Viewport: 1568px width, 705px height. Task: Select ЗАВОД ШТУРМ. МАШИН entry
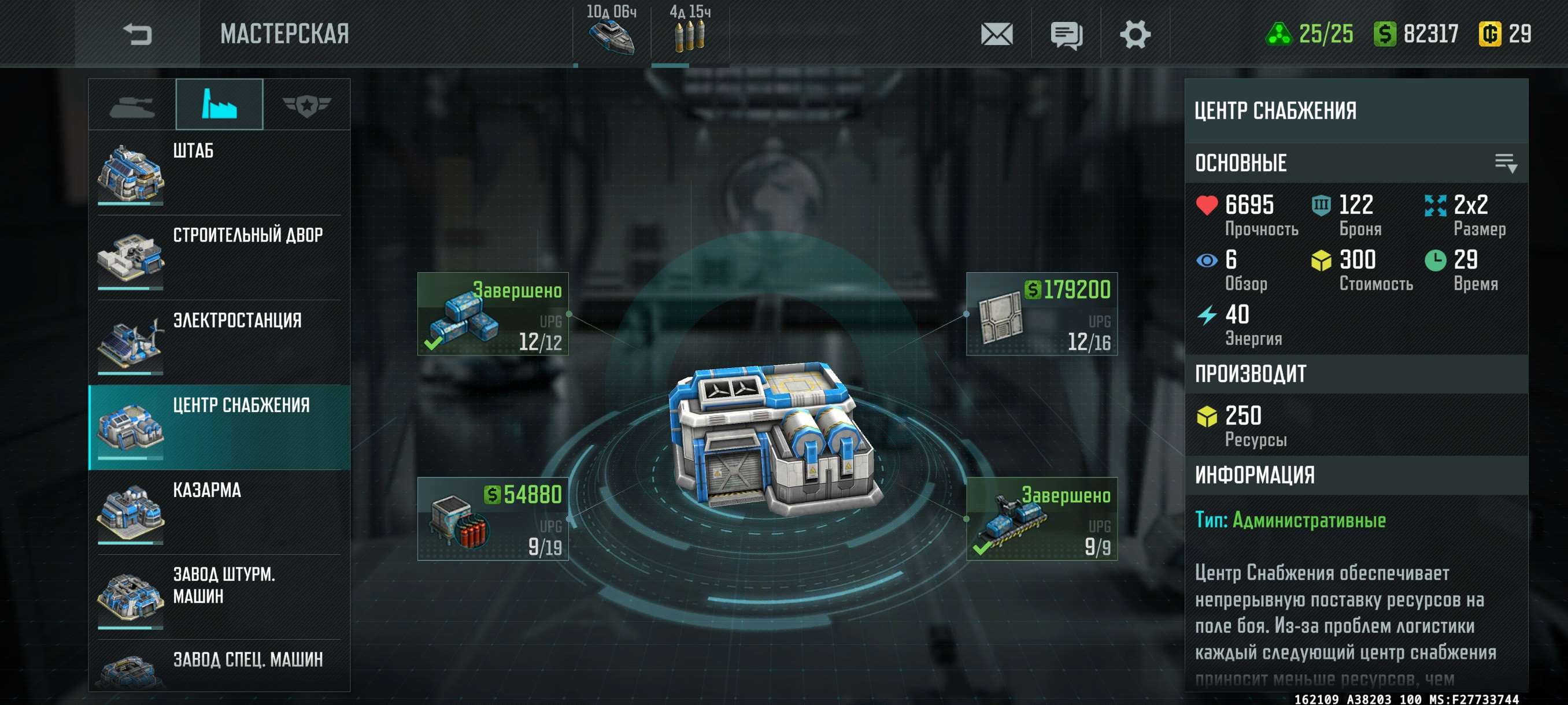[x=219, y=597]
